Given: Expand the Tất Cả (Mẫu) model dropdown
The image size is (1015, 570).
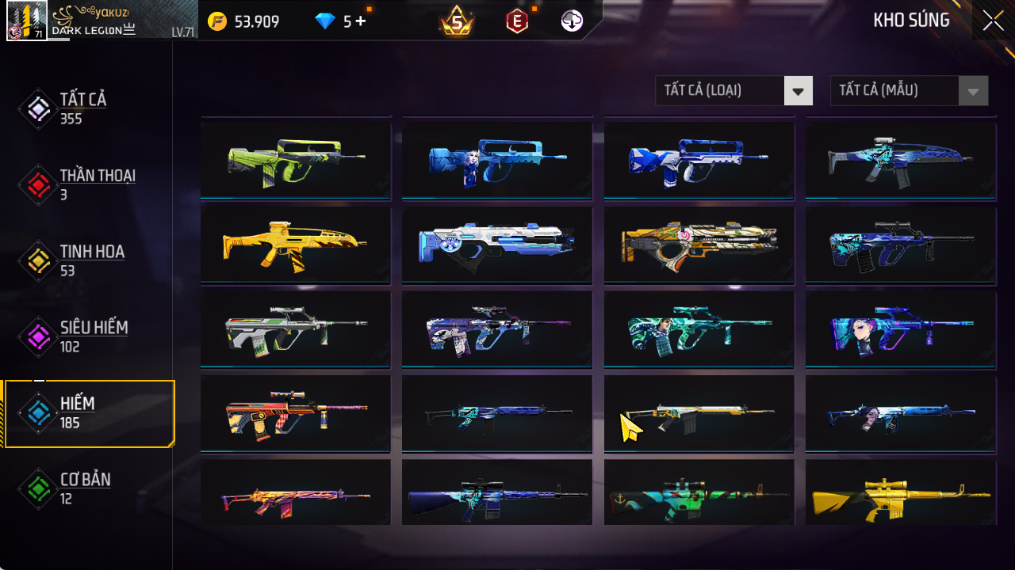Looking at the screenshot, I should 972,91.
